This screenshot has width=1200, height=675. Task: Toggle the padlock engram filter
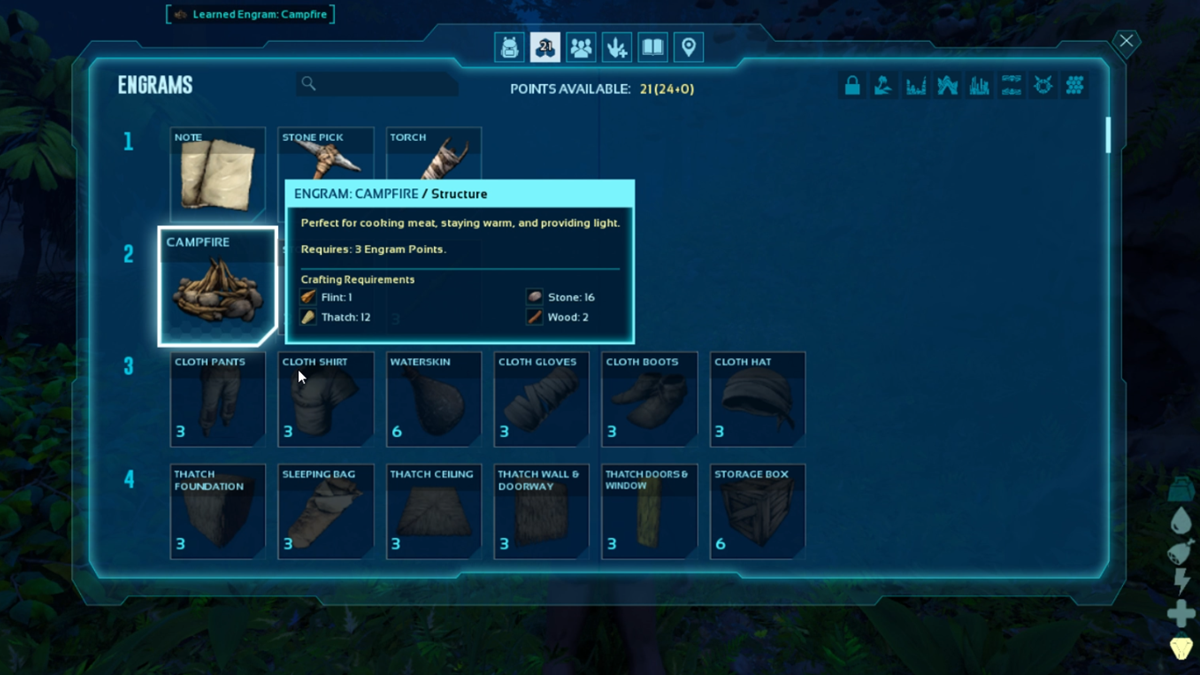click(852, 86)
